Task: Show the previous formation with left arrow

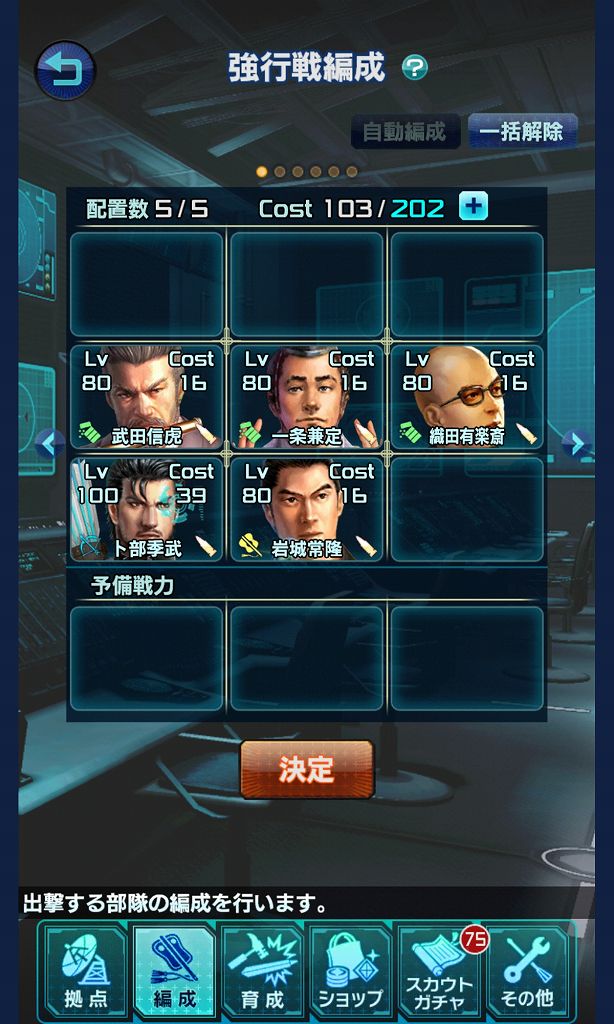Action: pos(49,443)
